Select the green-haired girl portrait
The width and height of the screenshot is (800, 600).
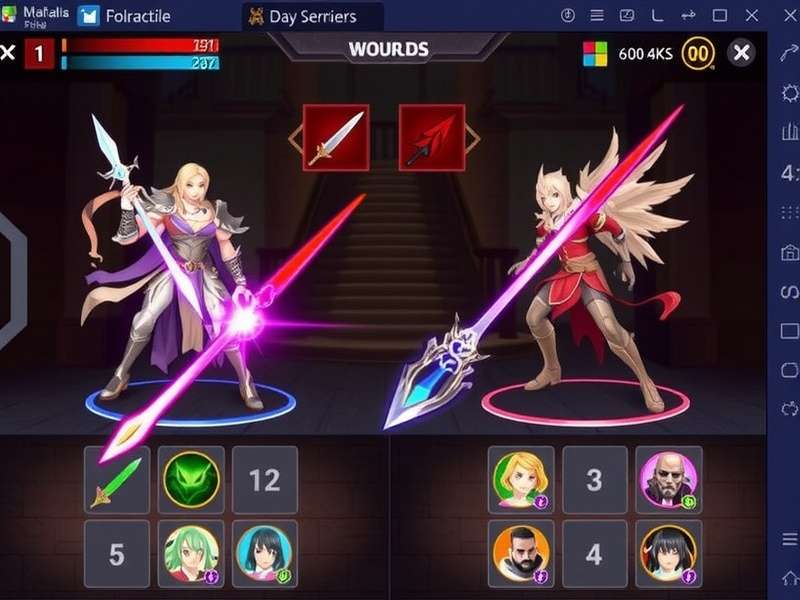(192, 553)
